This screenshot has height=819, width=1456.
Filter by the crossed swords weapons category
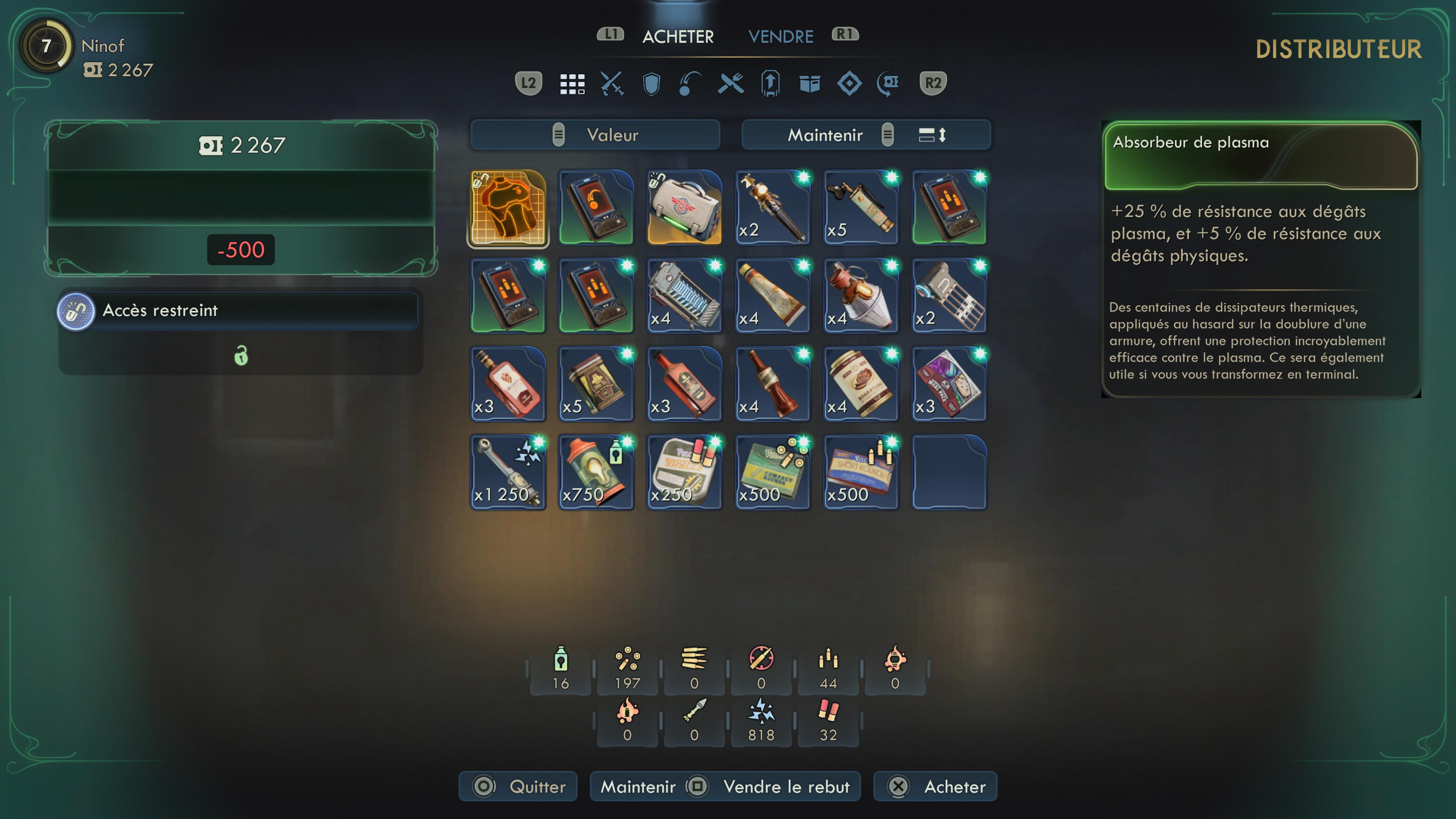pyautogui.click(x=612, y=84)
